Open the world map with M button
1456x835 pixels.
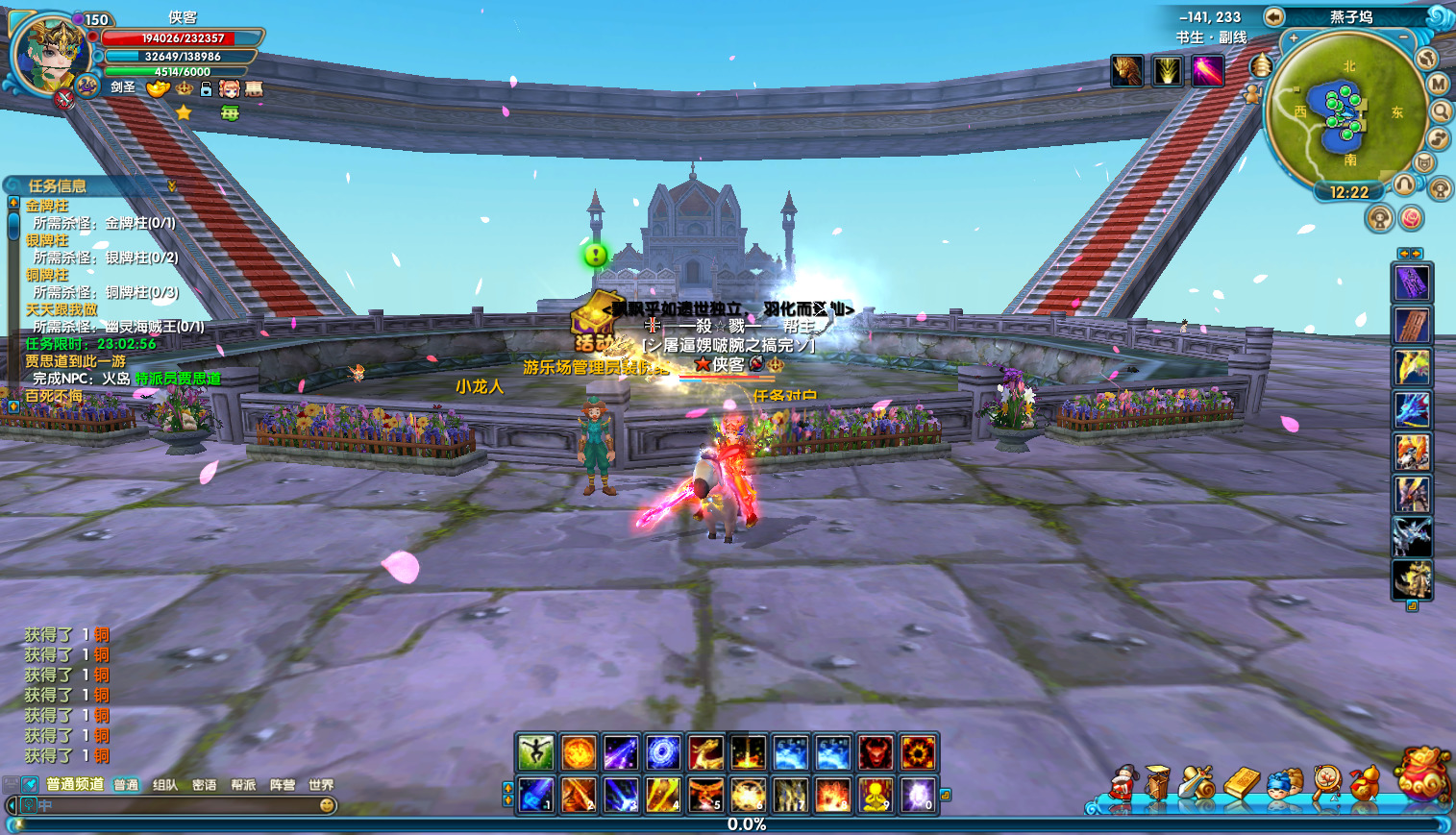click(x=1438, y=85)
